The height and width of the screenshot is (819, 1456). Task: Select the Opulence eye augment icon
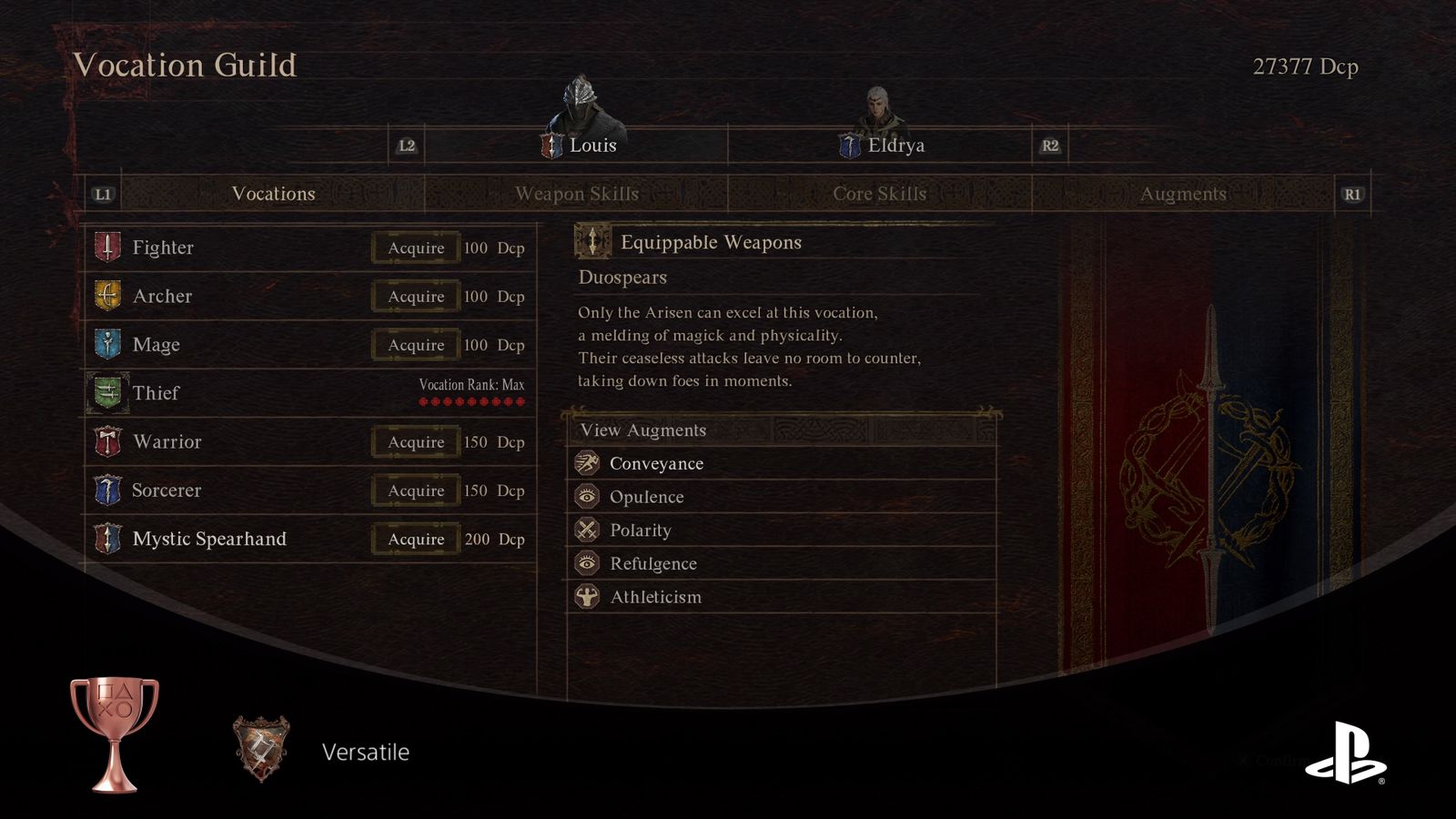(587, 497)
